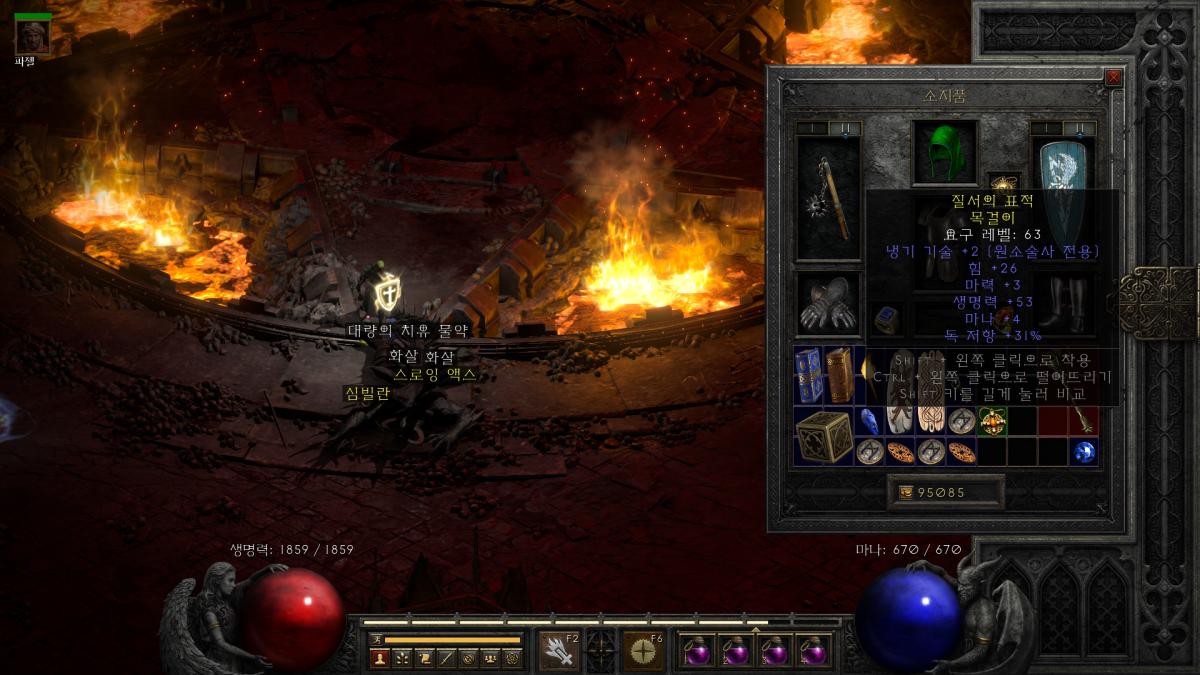Open the left skill F2 selector

click(559, 651)
